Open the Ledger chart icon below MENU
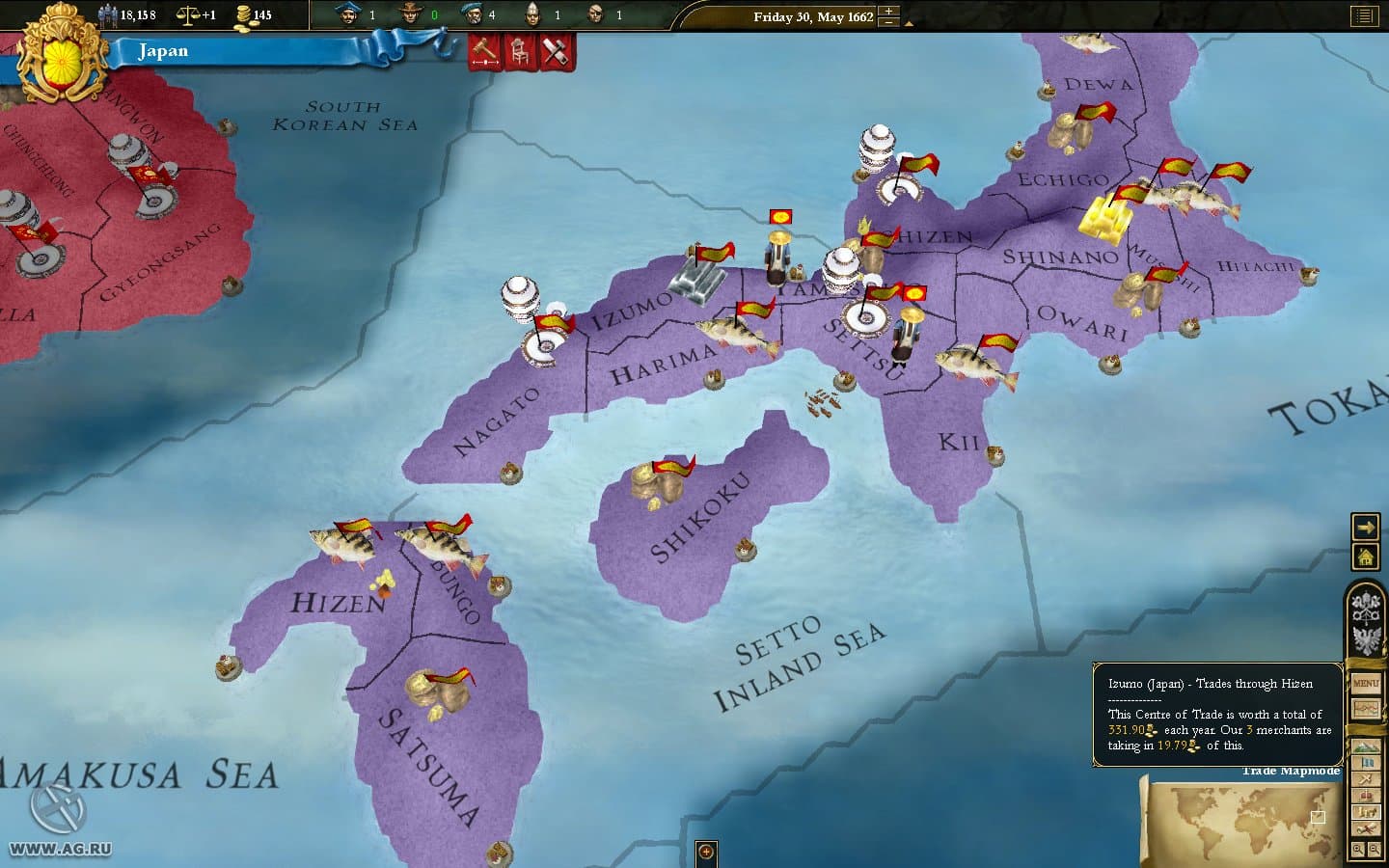1389x868 pixels. click(1365, 709)
